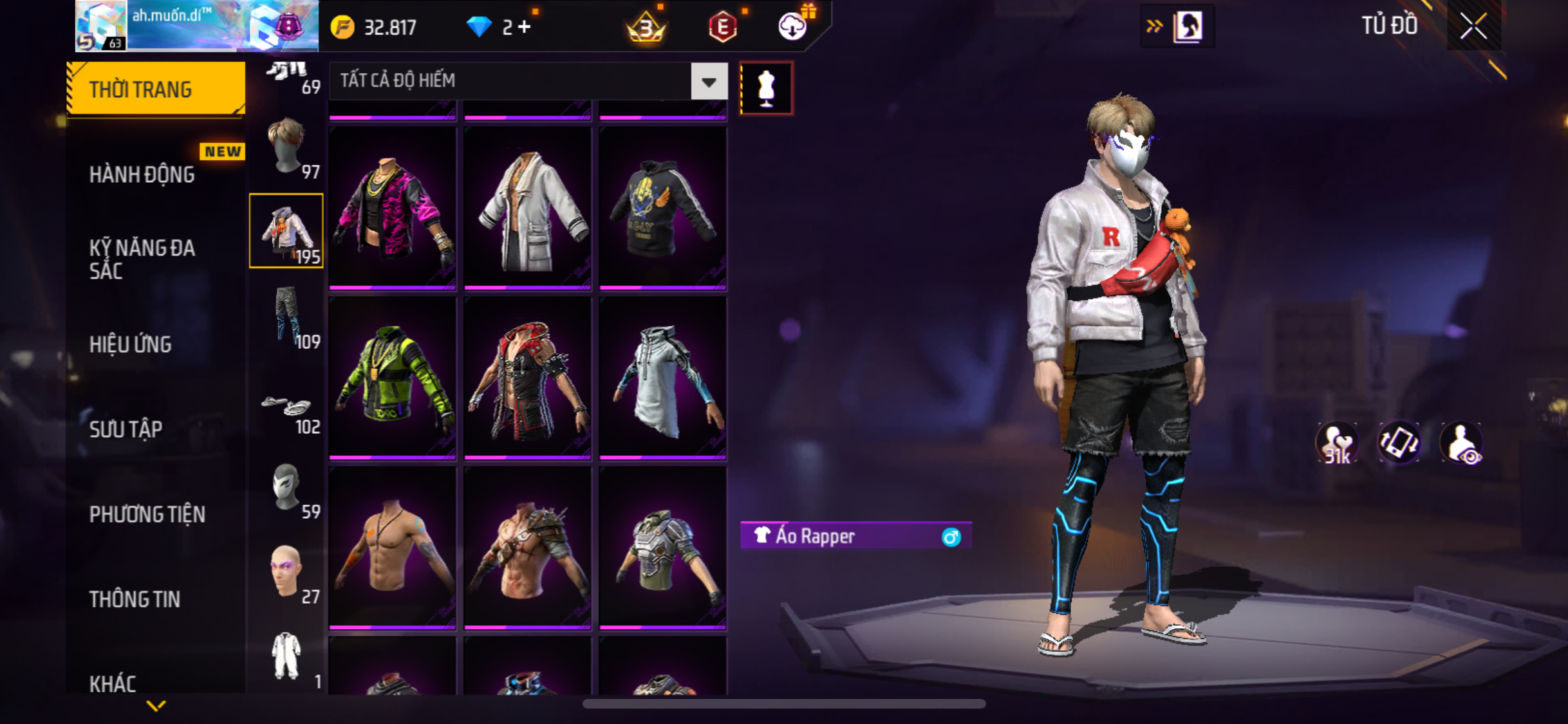Open the Hiệu Ứng category
The image size is (1568, 724).
(131, 344)
